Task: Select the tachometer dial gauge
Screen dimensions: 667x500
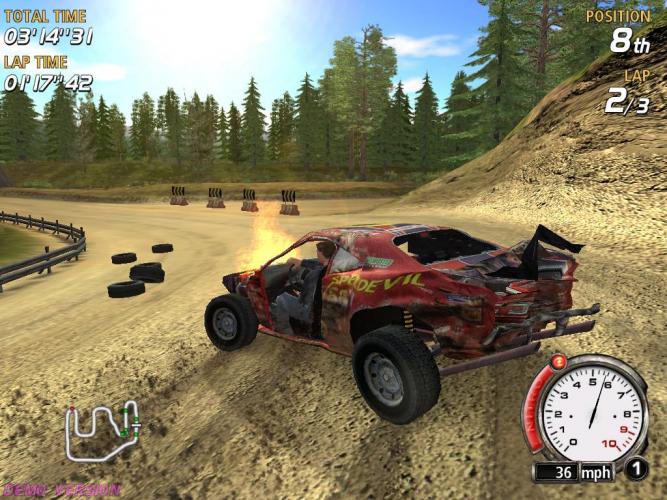Action: [589, 408]
